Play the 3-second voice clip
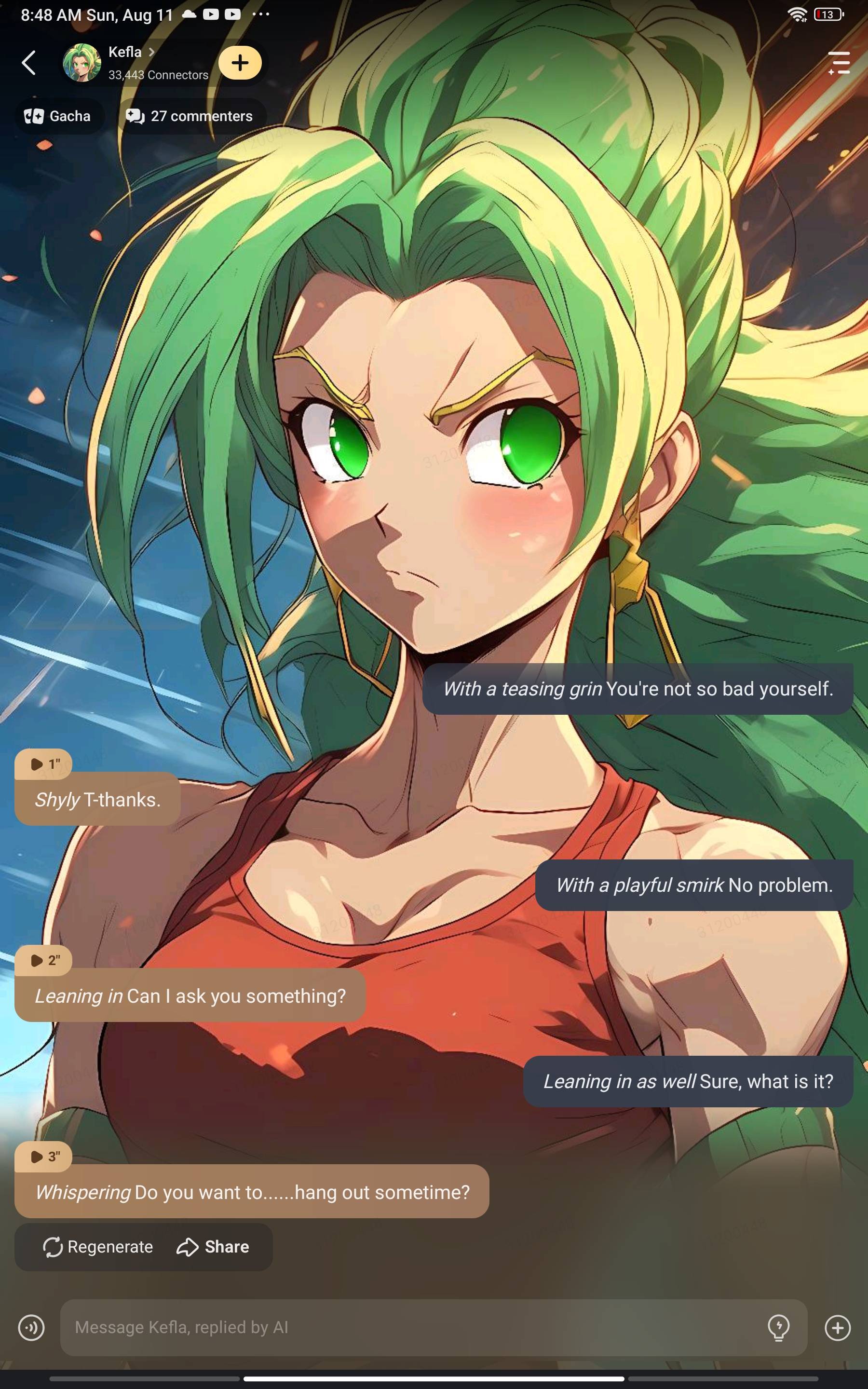 43,1157
